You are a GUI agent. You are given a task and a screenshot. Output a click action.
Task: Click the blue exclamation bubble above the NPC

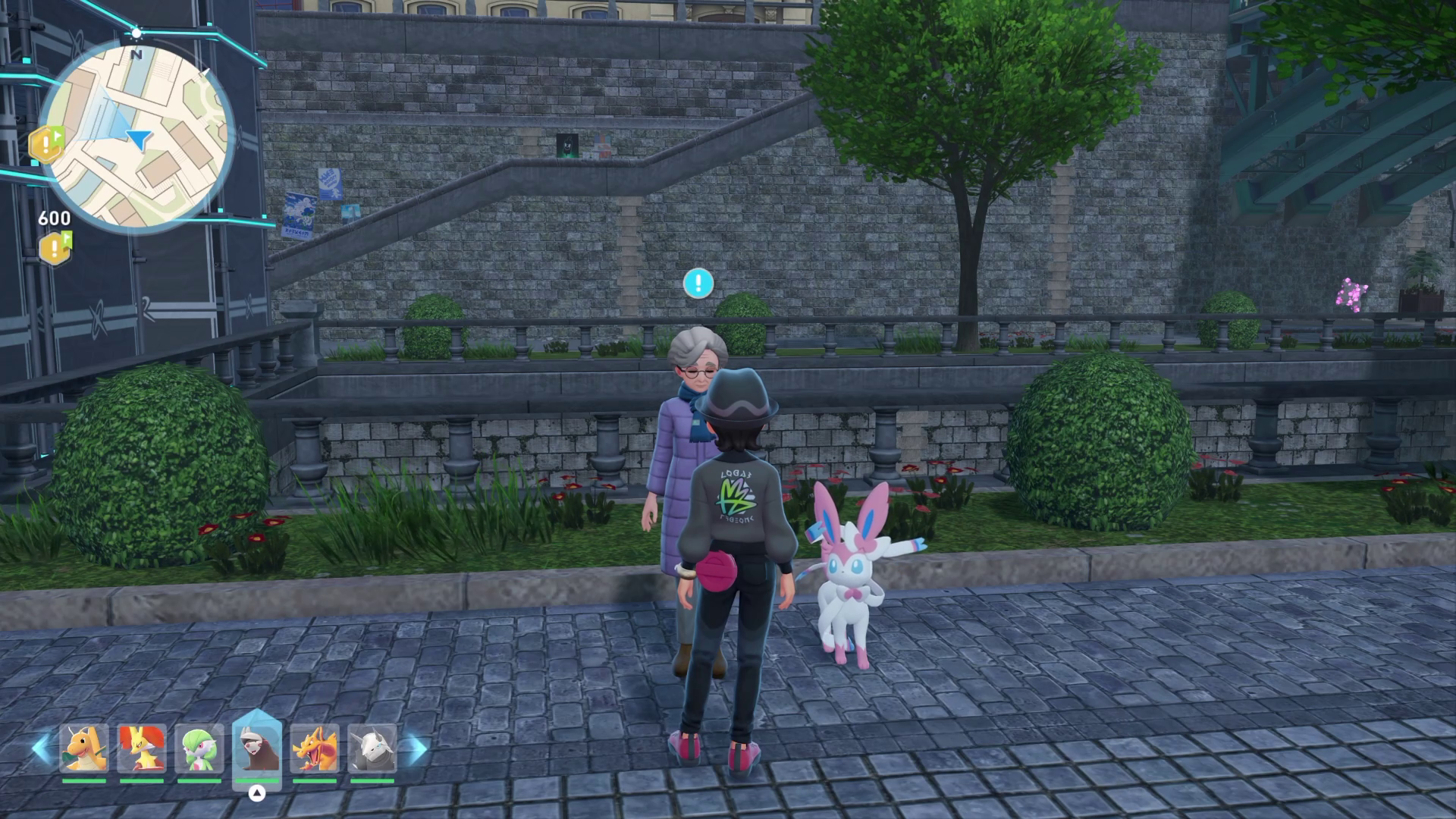[x=698, y=283]
